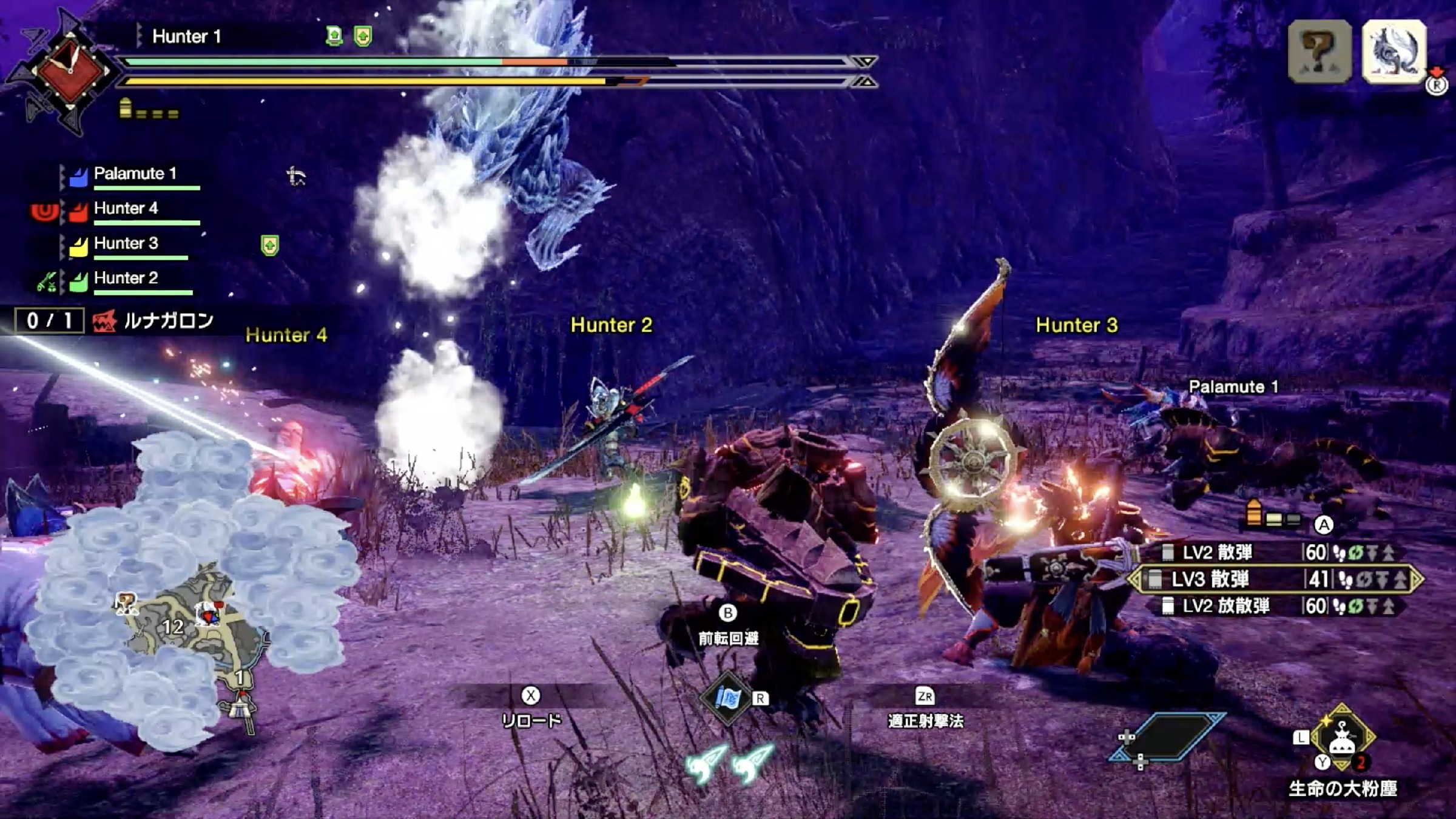Select LV2 Pierce ammo row with 60
This screenshot has height=819, width=1456.
(x=1274, y=553)
